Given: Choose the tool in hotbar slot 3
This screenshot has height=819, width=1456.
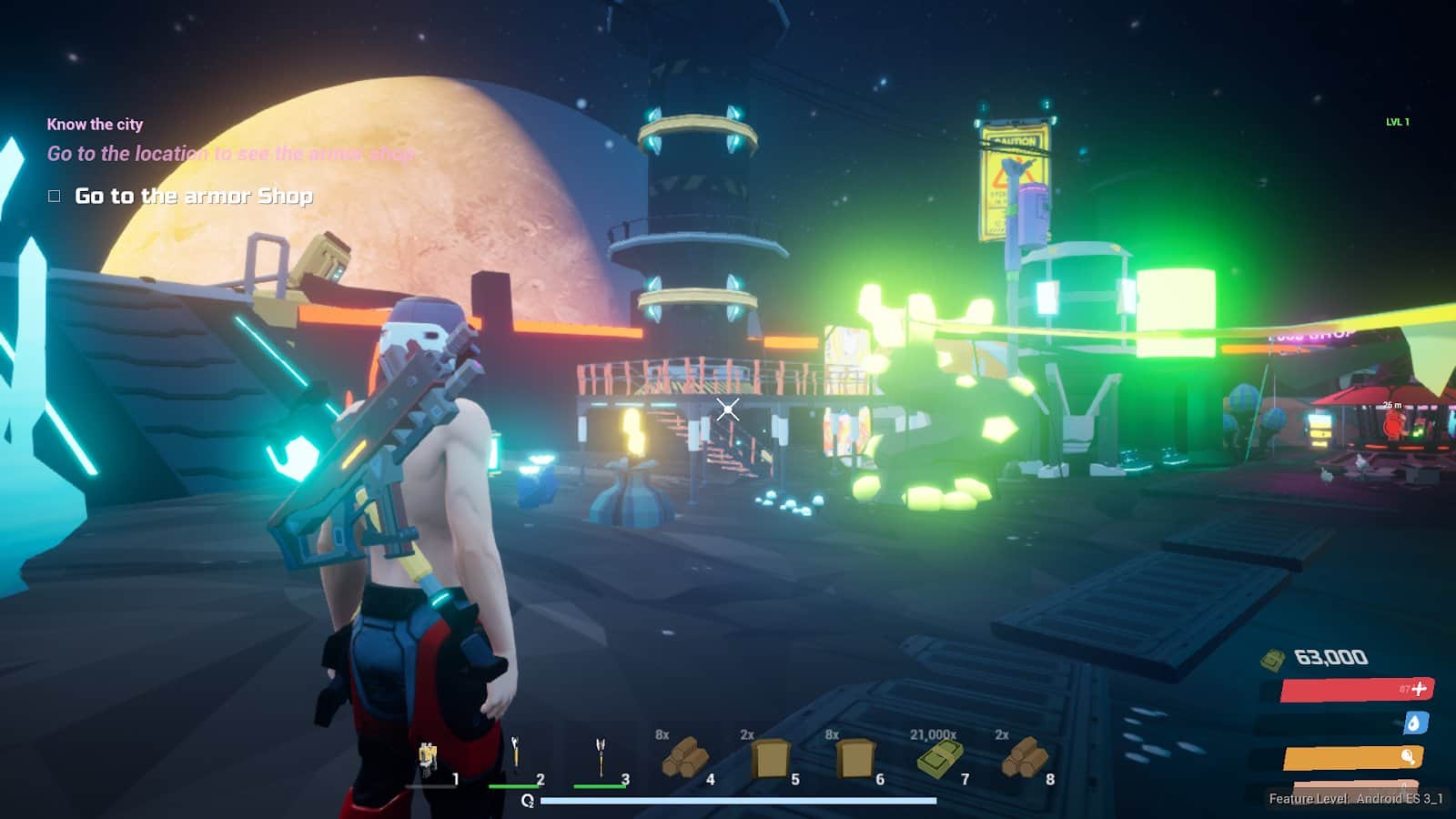Looking at the screenshot, I should coord(600,756).
